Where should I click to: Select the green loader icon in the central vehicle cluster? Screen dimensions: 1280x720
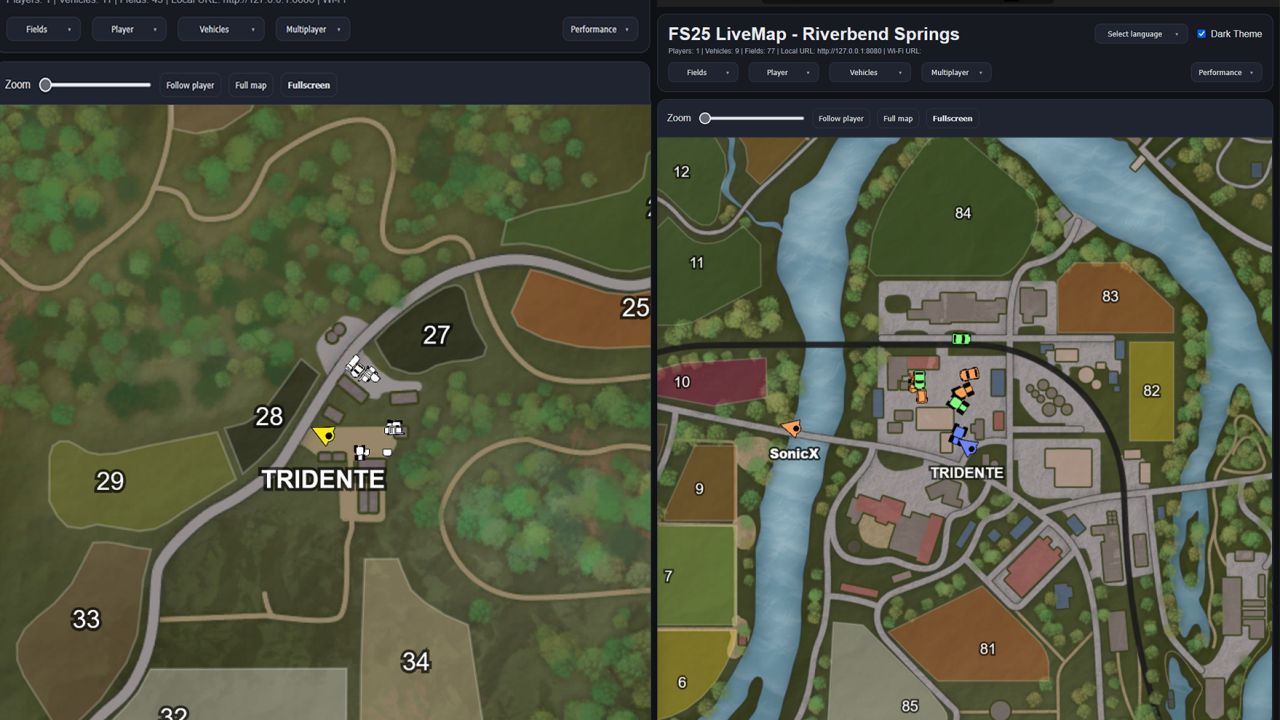[x=958, y=404]
